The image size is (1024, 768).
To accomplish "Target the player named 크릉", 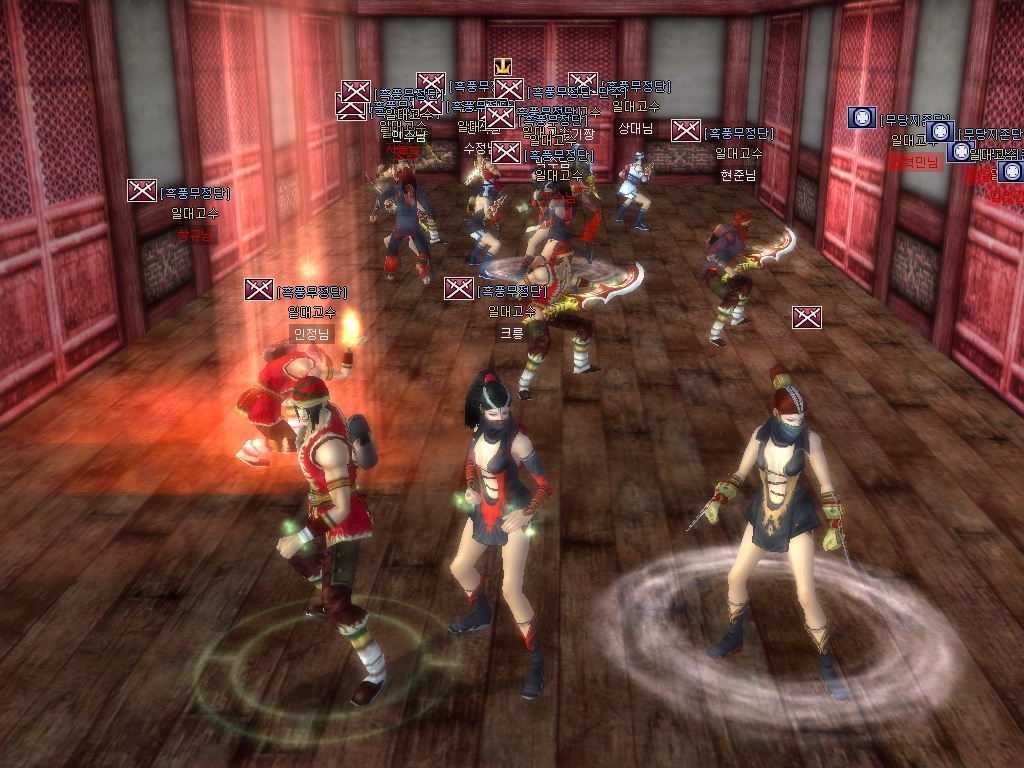I will coord(511,334).
